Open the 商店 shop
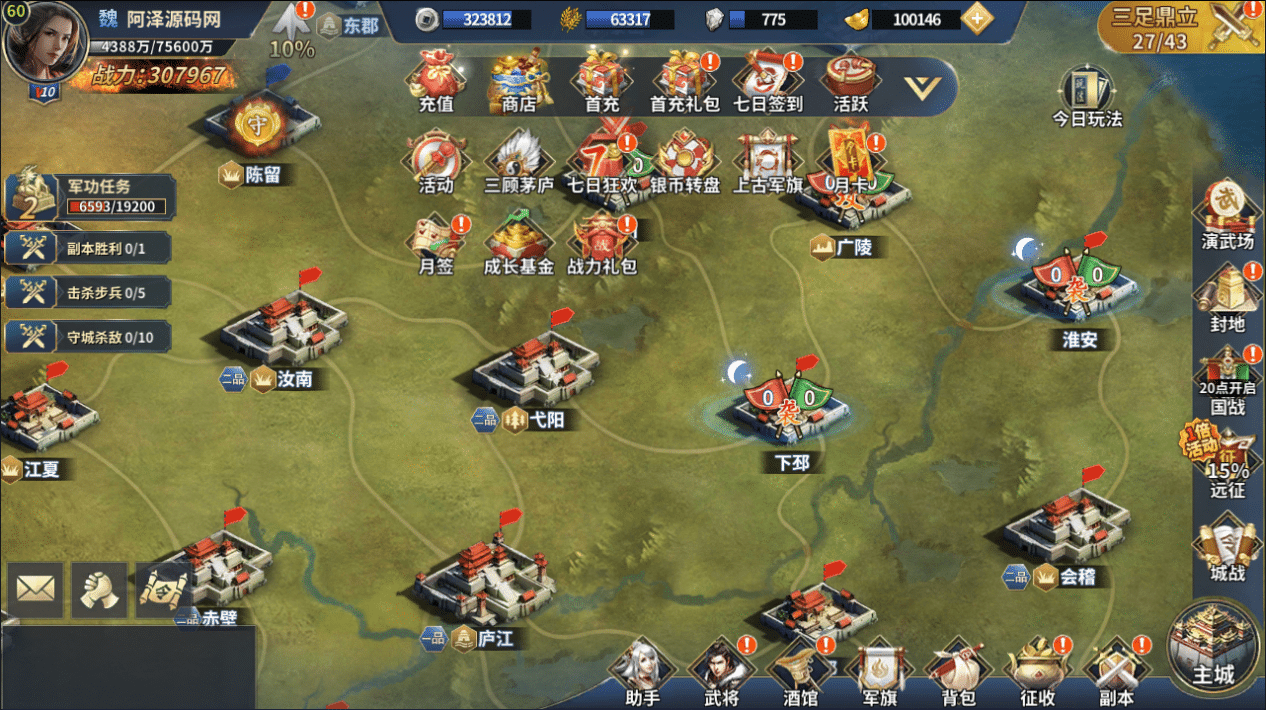This screenshot has width=1266, height=710. pyautogui.click(x=518, y=82)
